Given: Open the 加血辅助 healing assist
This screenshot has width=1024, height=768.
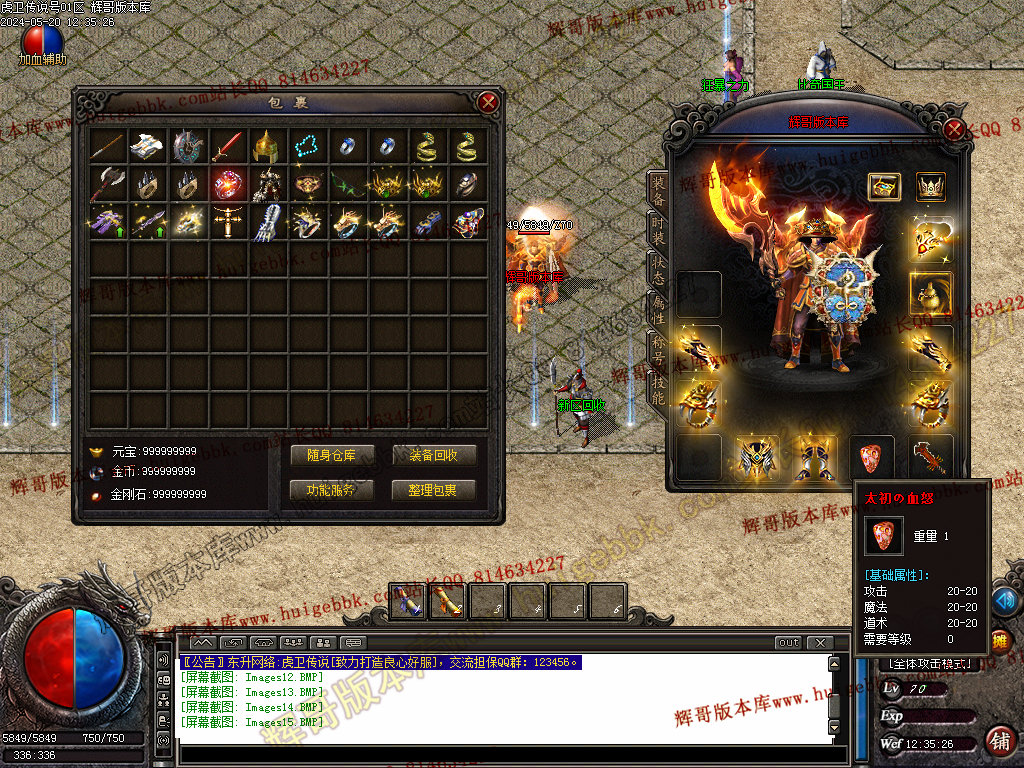Looking at the screenshot, I should coord(42,42).
